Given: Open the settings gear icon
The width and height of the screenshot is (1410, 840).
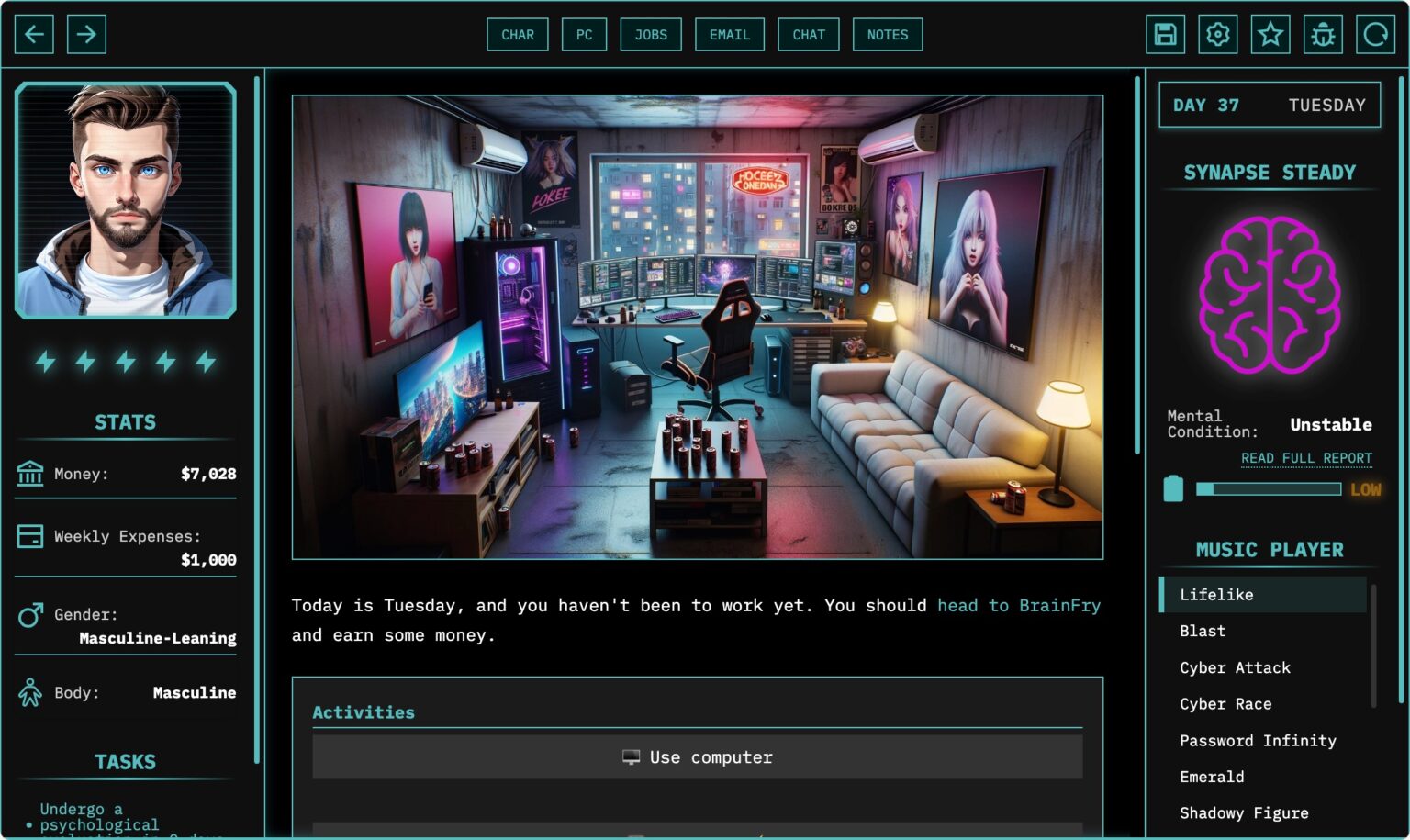Looking at the screenshot, I should click(1217, 33).
